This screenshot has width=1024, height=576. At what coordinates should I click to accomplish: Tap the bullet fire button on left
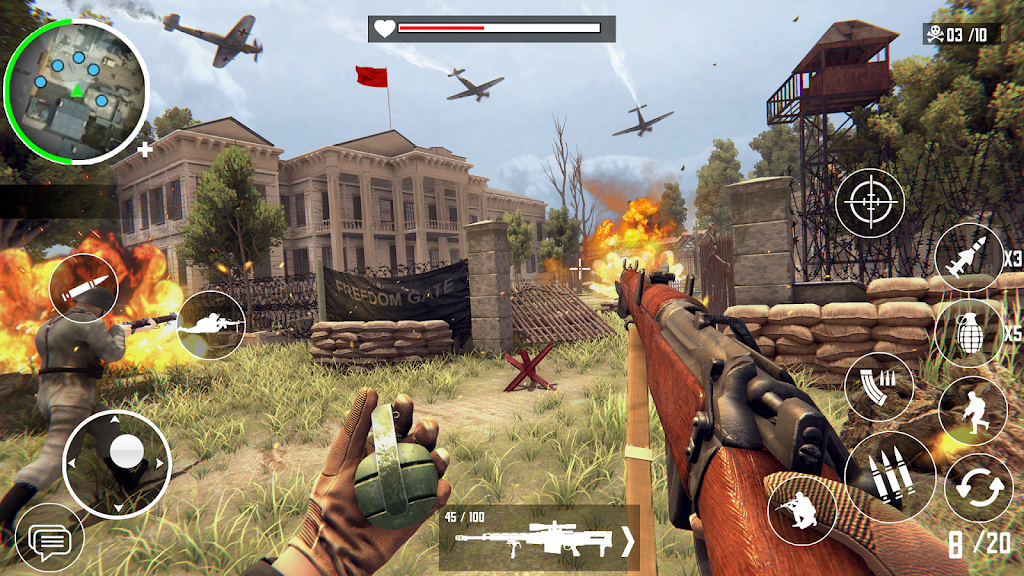(x=84, y=288)
